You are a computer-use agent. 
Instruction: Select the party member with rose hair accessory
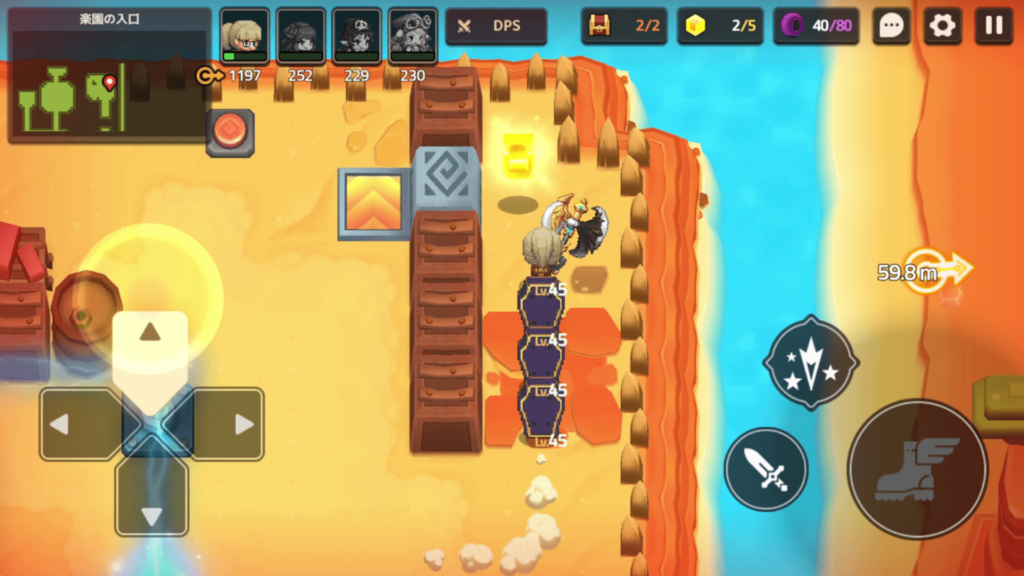coord(300,36)
